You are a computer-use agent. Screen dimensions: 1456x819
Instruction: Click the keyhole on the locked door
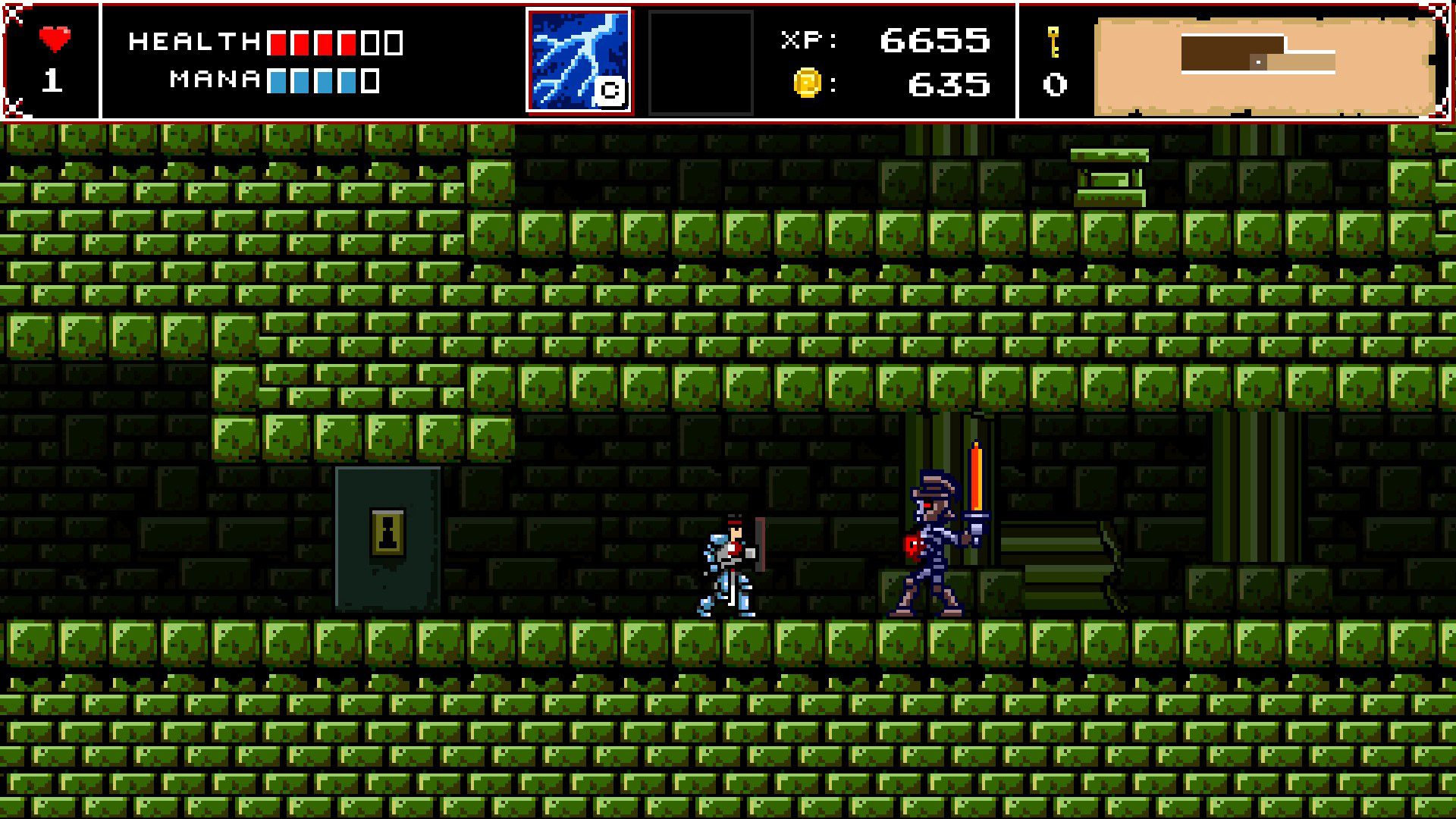tap(388, 529)
